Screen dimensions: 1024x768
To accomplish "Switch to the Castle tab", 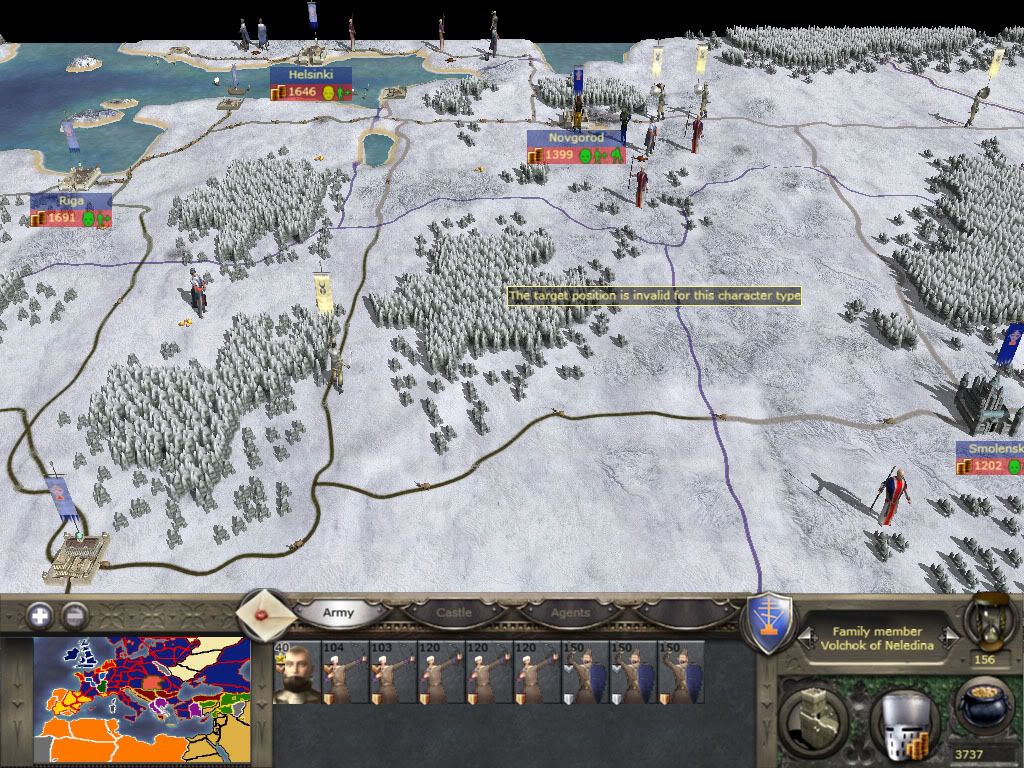I will click(453, 613).
